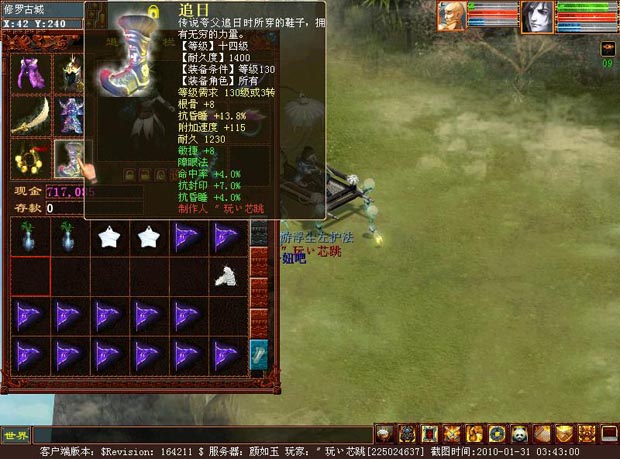Viewport: 620px width, 459px height.
Task: Select the 追日 boots slot
Action: pyautogui.click(x=70, y=157)
